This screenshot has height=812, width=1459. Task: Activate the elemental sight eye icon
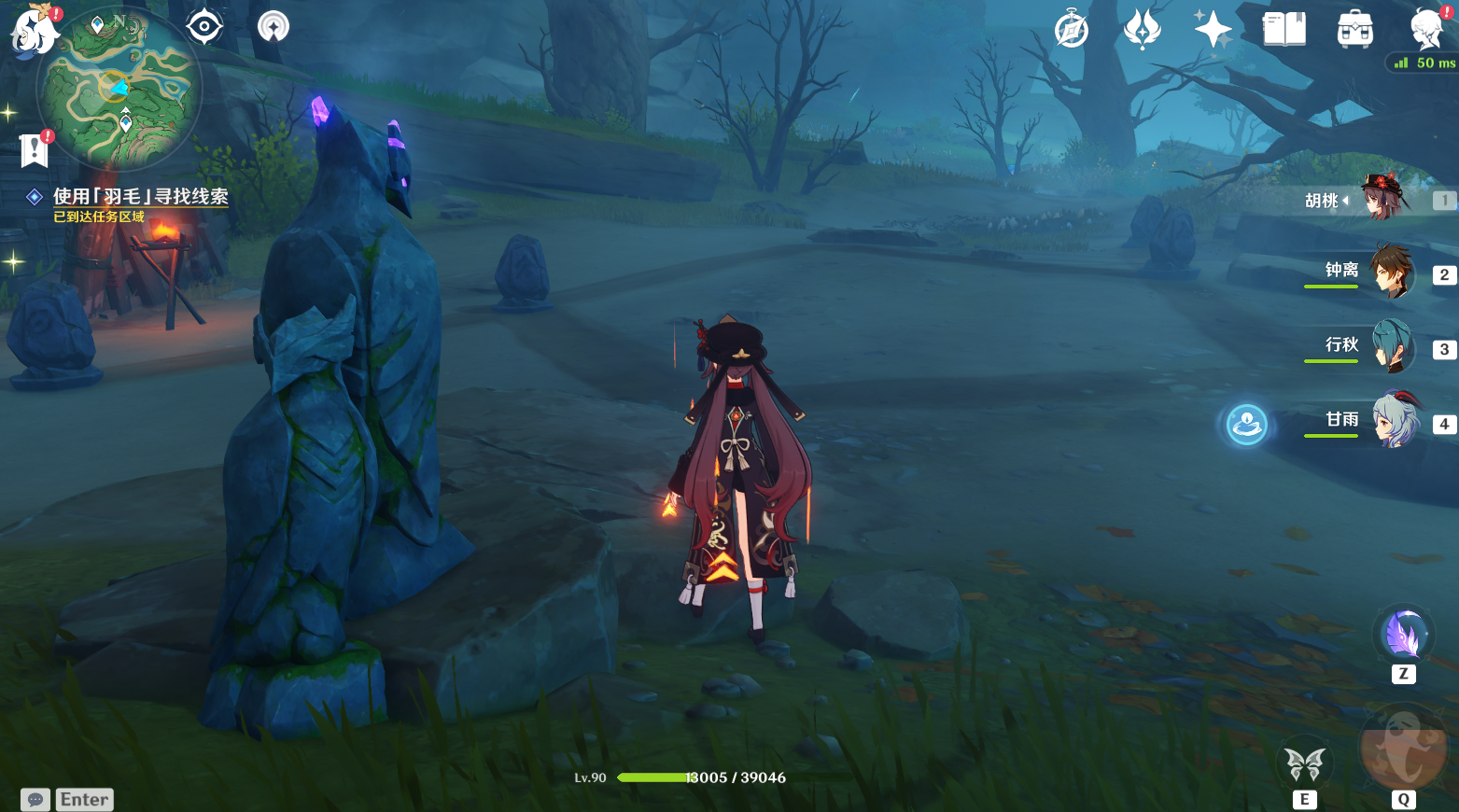click(x=204, y=26)
